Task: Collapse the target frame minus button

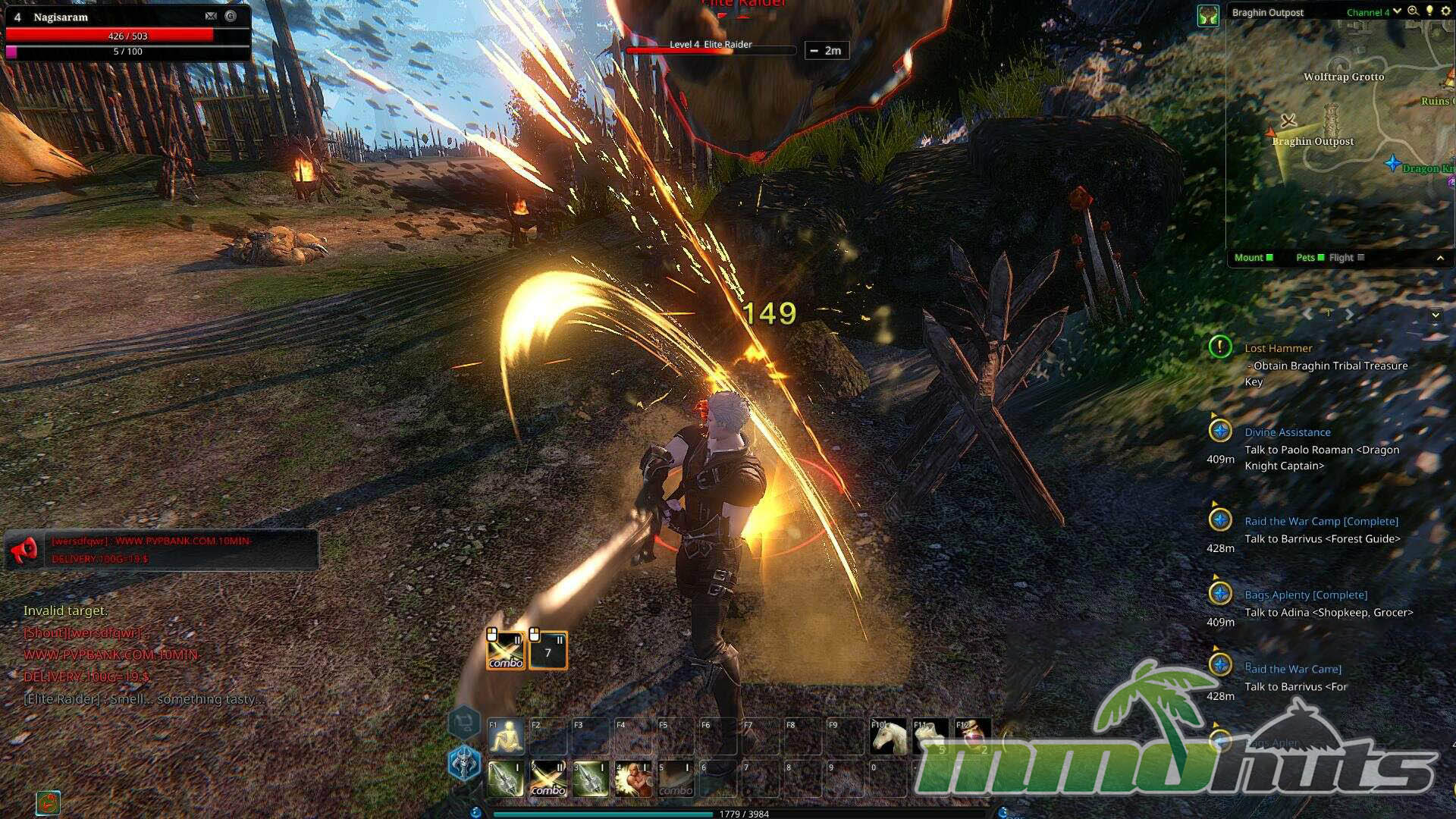Action: coord(814,51)
